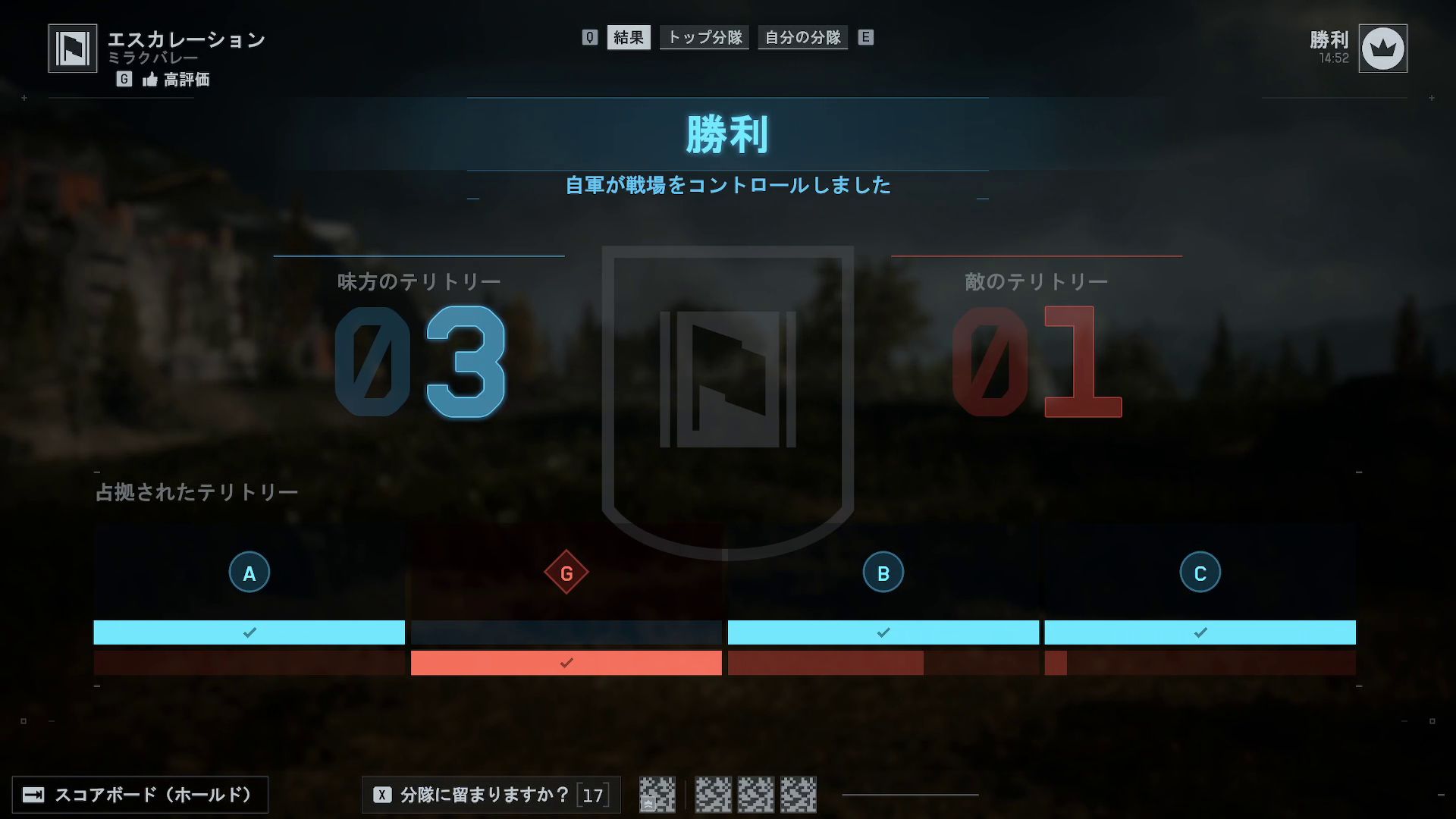Click the スコアボード（ホールド）button
The image size is (1456, 819).
tap(141, 795)
